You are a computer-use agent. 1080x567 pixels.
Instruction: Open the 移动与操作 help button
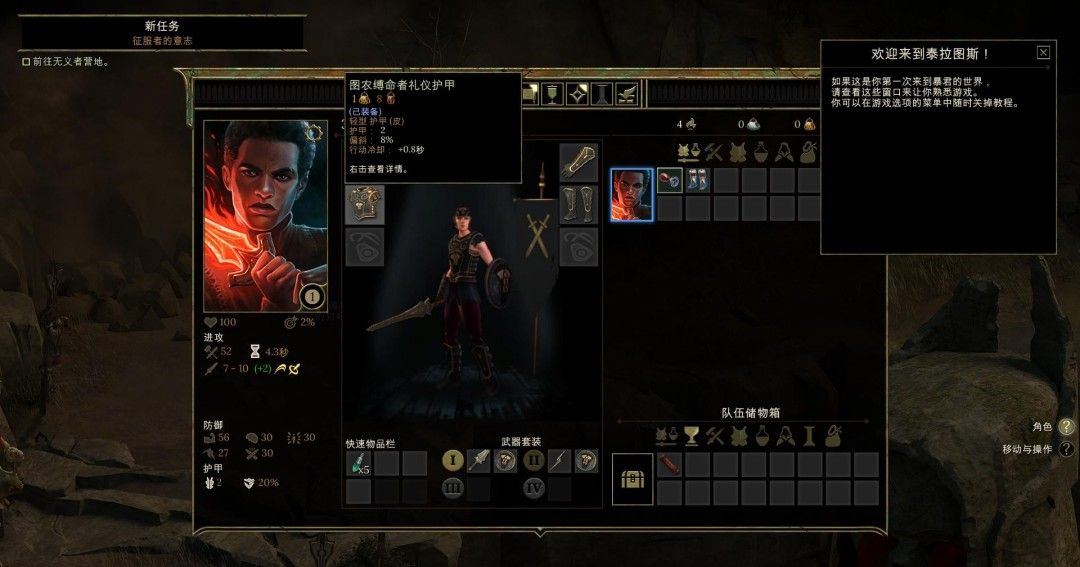[1067, 449]
